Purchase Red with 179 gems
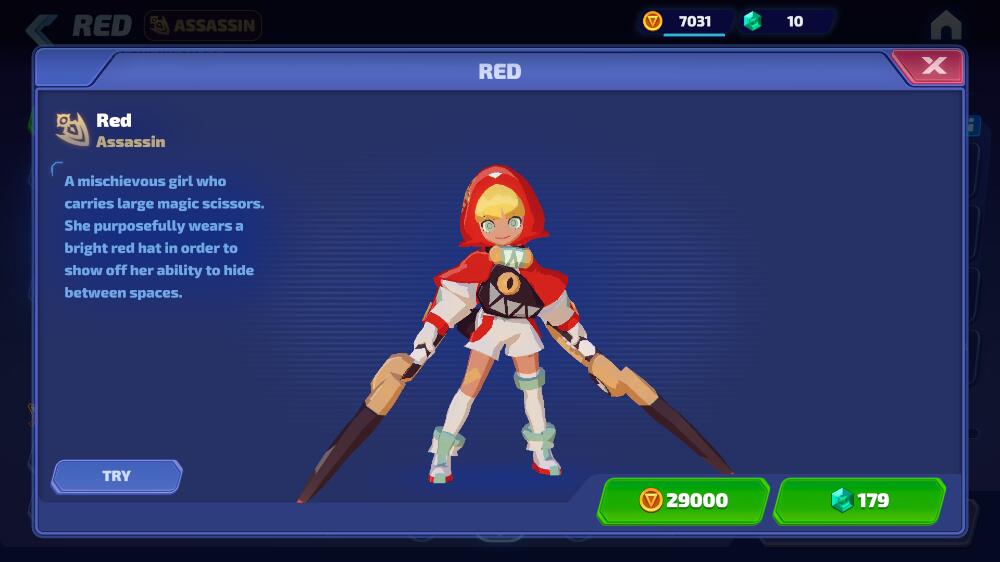Image resolution: width=1000 pixels, height=562 pixels. 859,500
